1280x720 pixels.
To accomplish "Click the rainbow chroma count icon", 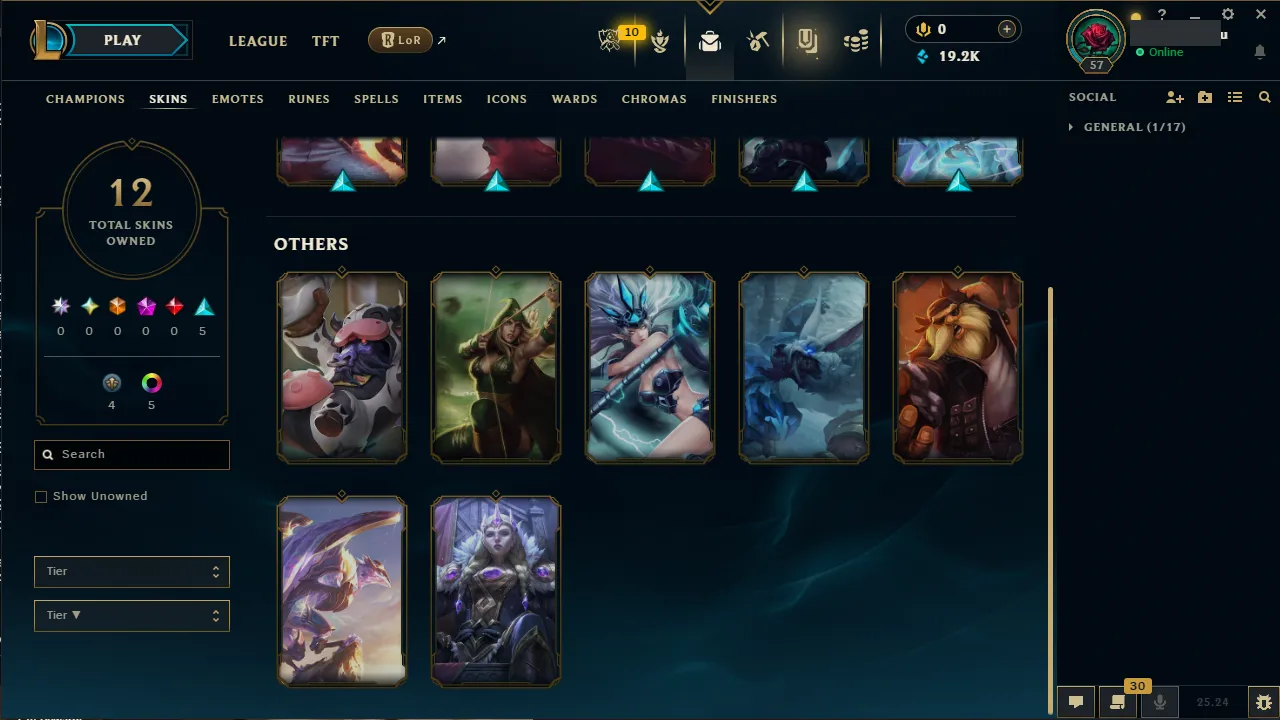I will pyautogui.click(x=151, y=382).
